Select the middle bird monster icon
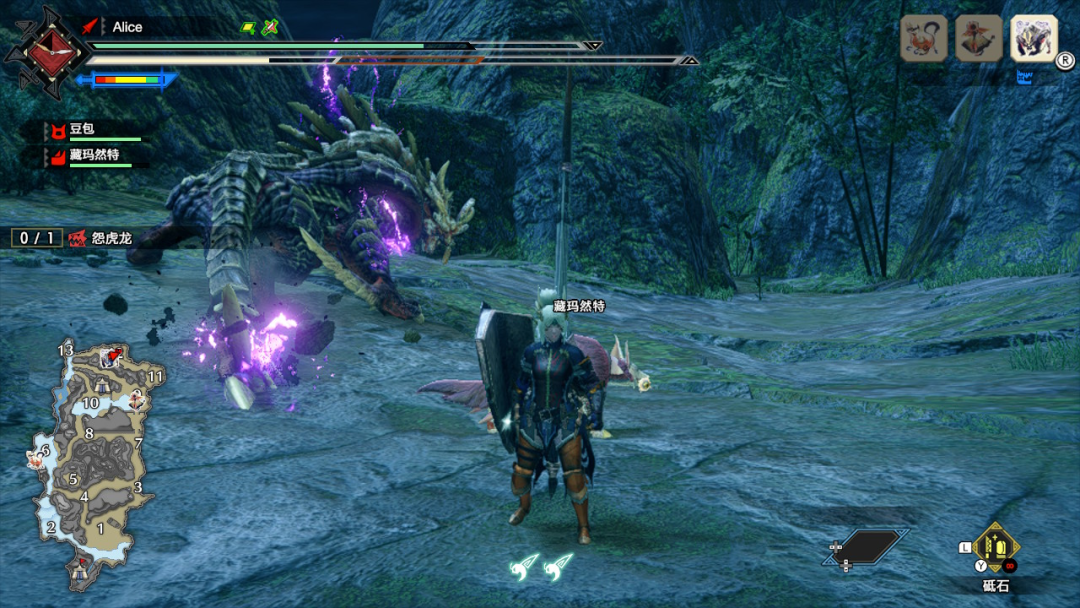The width and height of the screenshot is (1080, 608). click(978, 39)
